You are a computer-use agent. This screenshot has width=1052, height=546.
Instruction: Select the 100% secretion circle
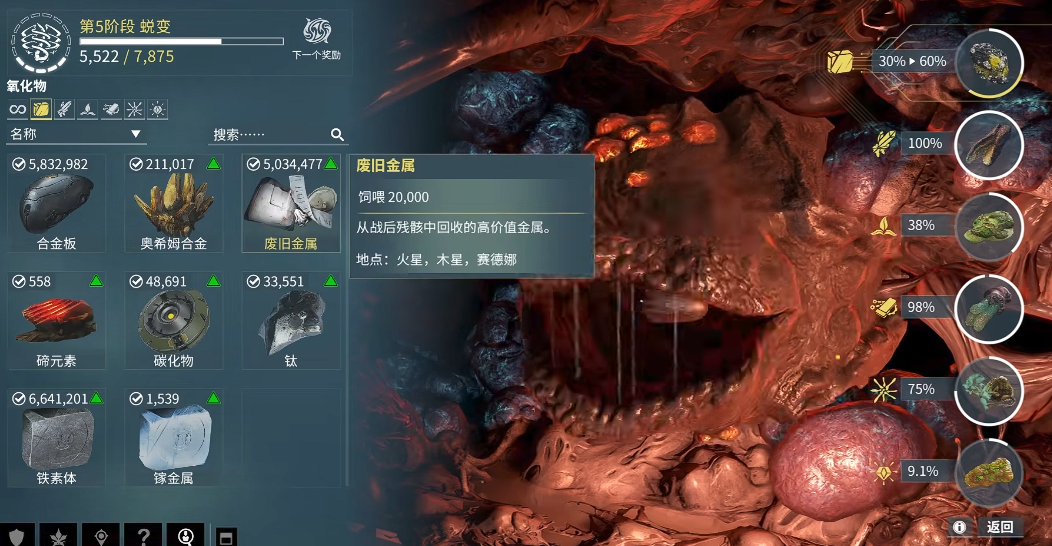988,145
